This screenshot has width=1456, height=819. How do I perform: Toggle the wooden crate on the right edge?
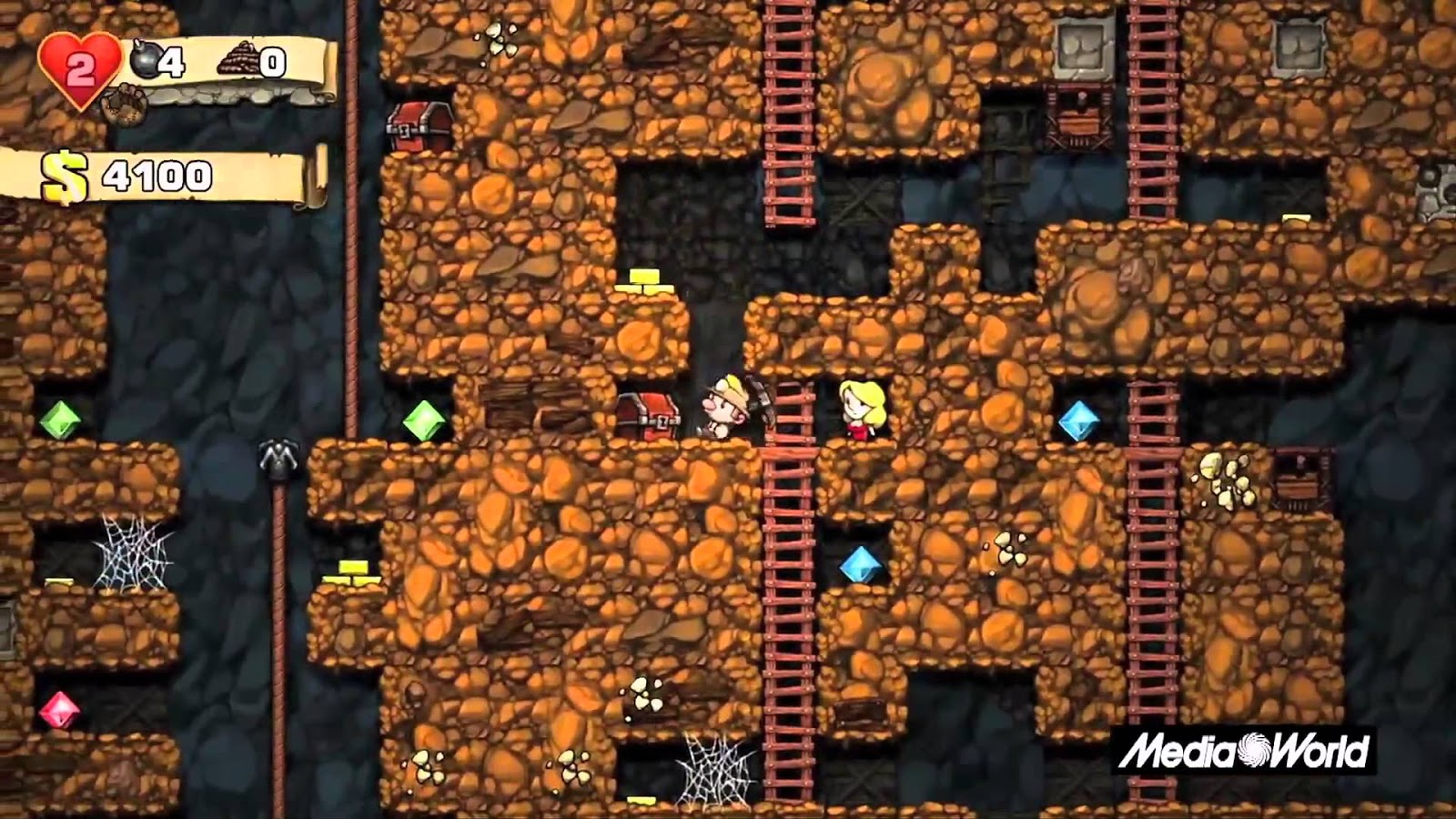[x=1297, y=482]
